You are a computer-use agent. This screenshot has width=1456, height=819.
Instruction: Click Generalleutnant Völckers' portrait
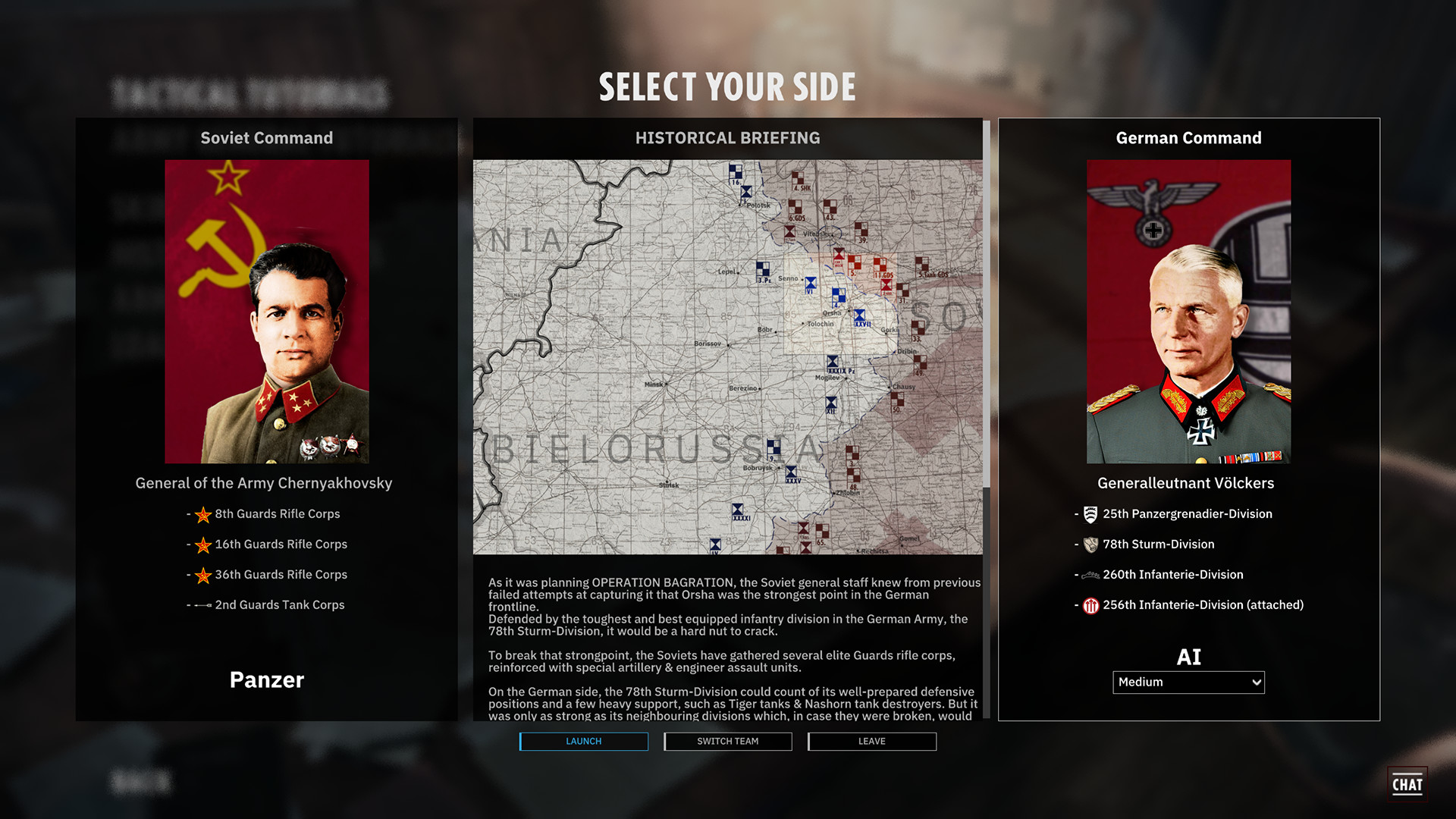click(1188, 311)
